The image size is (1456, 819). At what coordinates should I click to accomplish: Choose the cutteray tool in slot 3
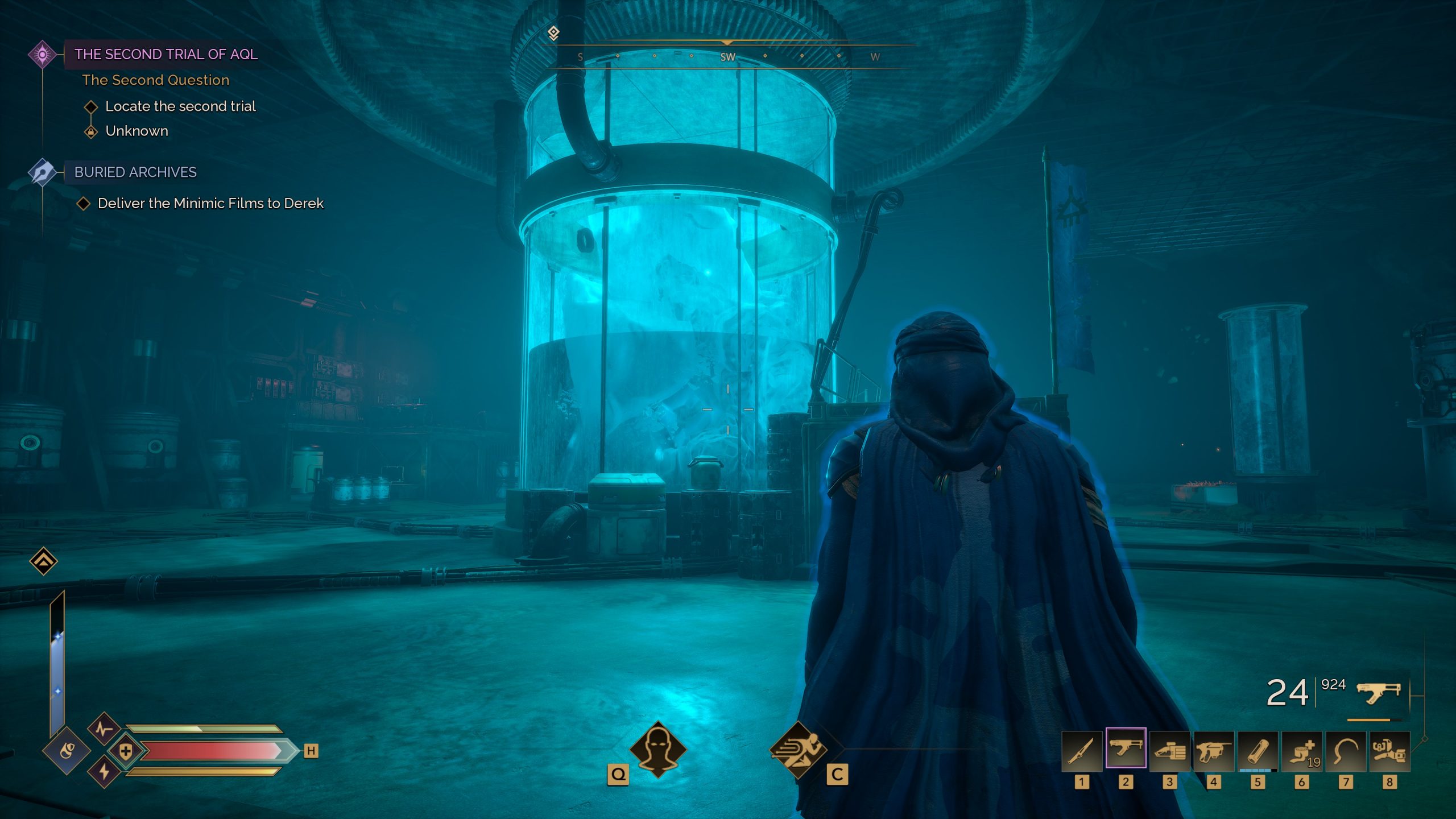1170,751
